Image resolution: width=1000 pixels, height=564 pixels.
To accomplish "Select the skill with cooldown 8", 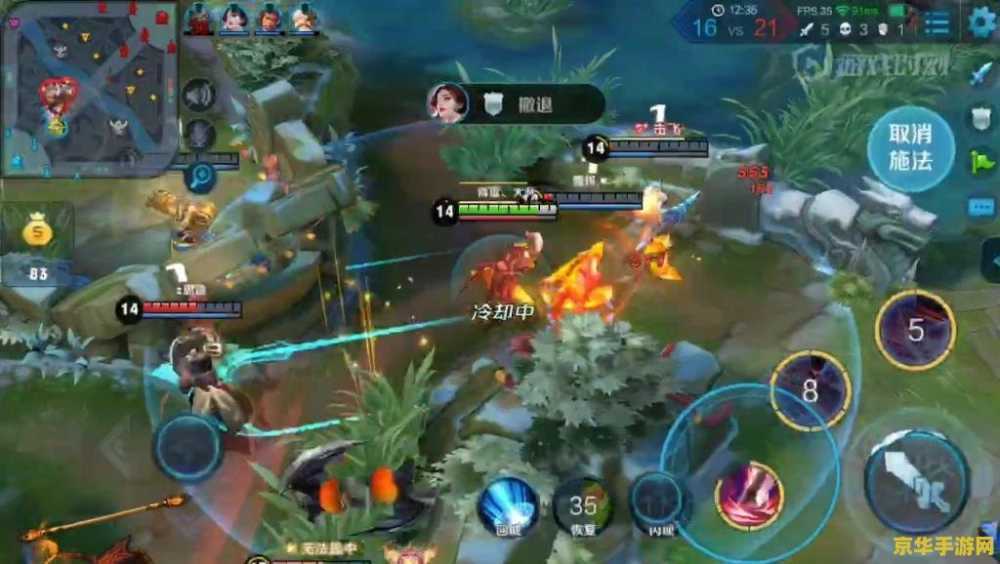I will click(810, 391).
